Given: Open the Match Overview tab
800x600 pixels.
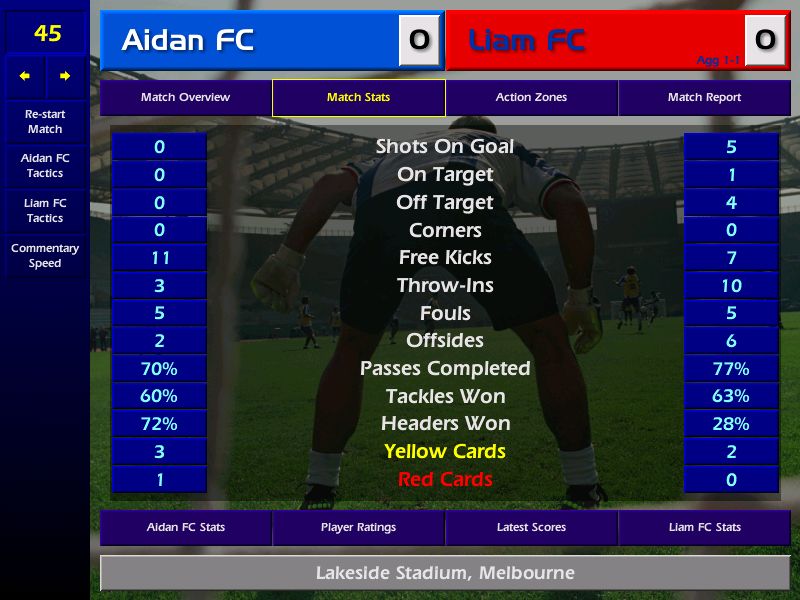Looking at the screenshot, I should [185, 98].
